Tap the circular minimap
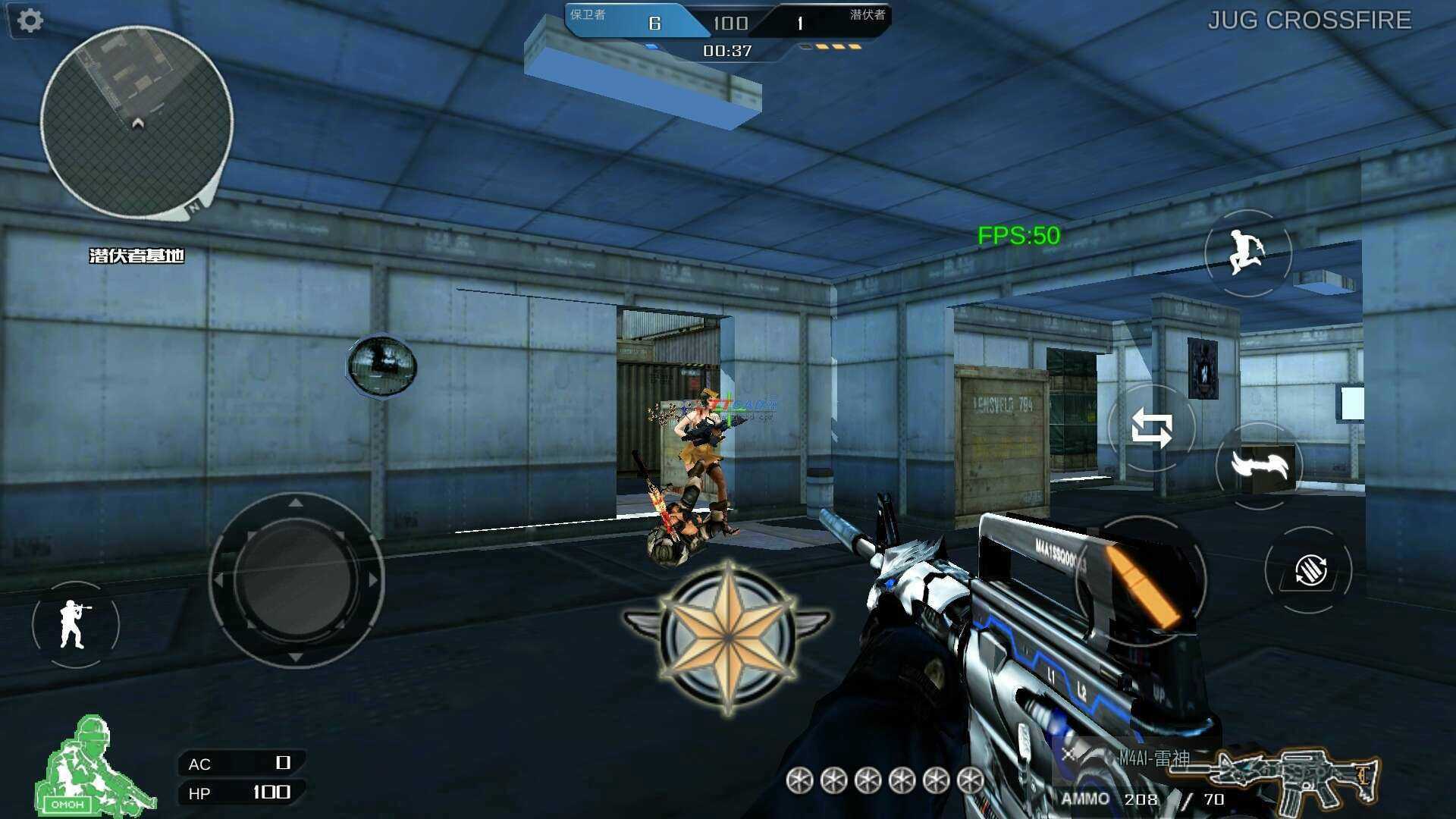Screen dimensions: 1456x819 [136, 123]
